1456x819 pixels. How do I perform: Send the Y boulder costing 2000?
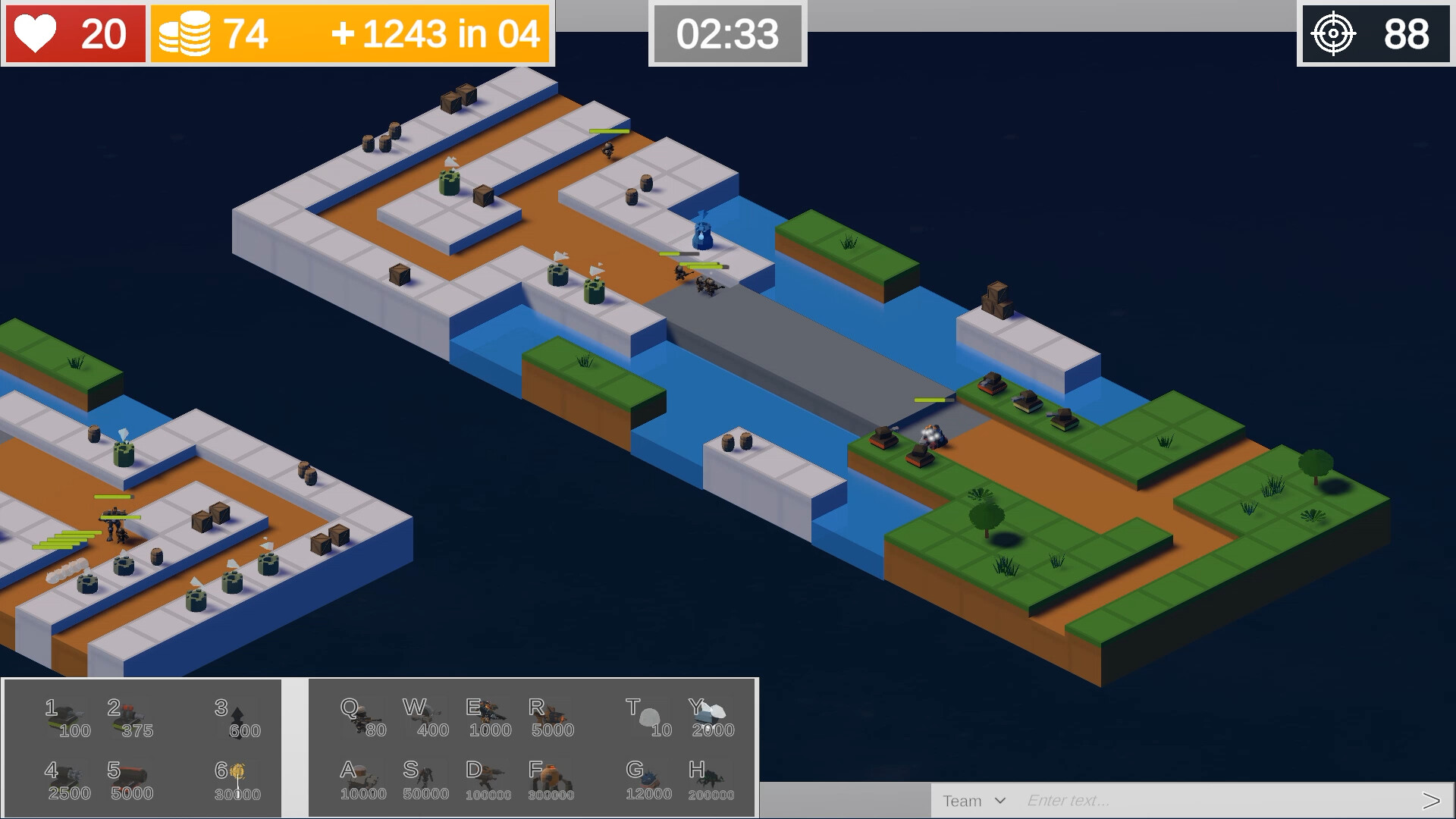tap(711, 713)
